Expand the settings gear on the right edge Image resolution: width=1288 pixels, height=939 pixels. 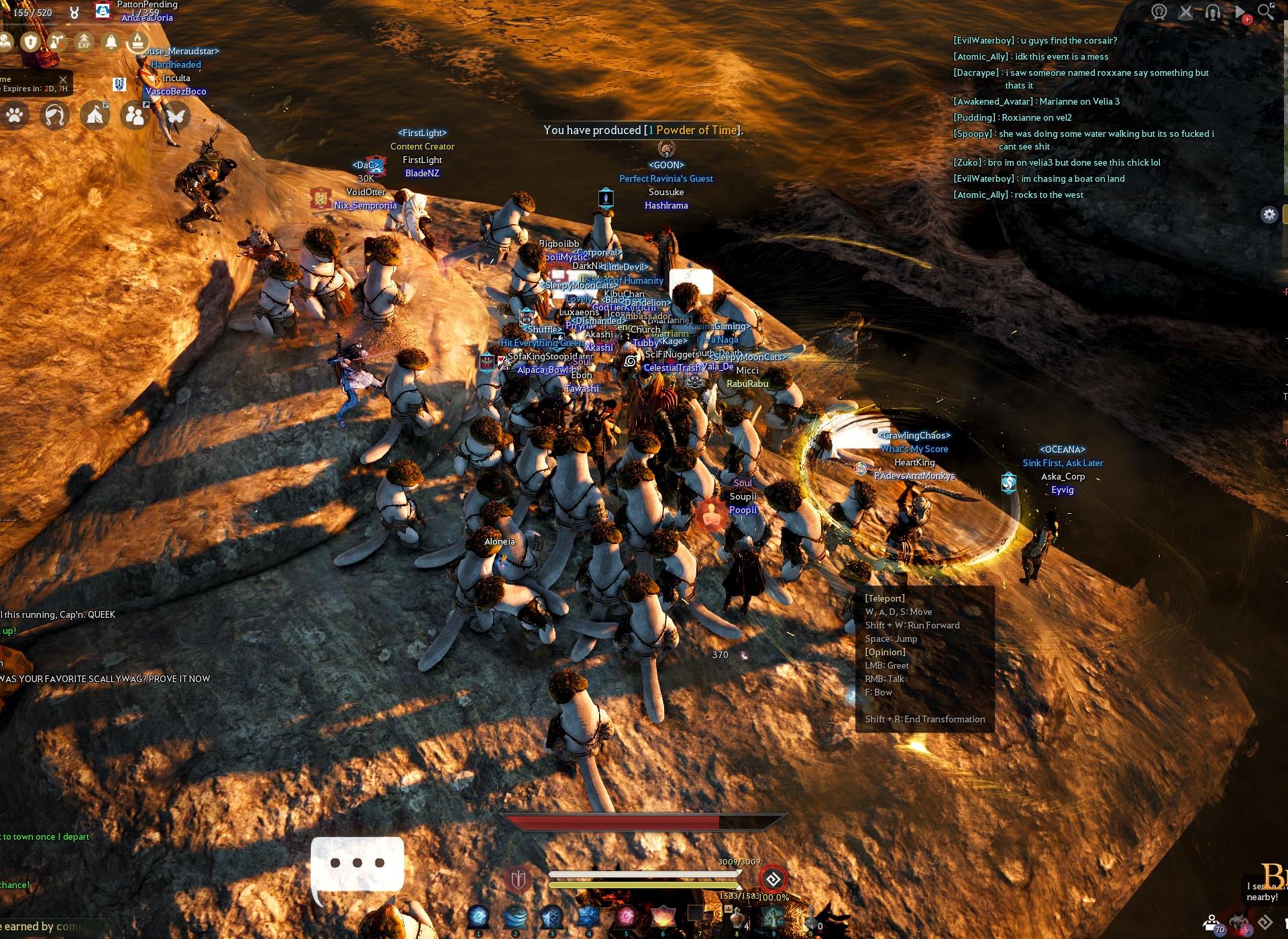[1270, 215]
